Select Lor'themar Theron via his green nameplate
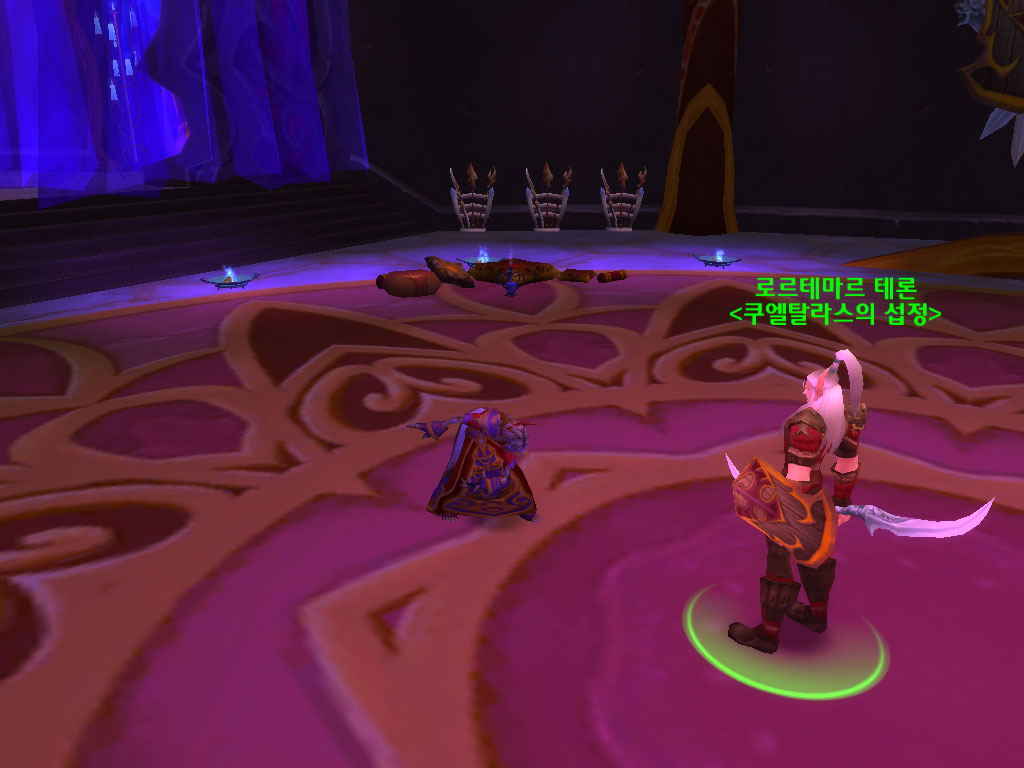 pyautogui.click(x=835, y=287)
